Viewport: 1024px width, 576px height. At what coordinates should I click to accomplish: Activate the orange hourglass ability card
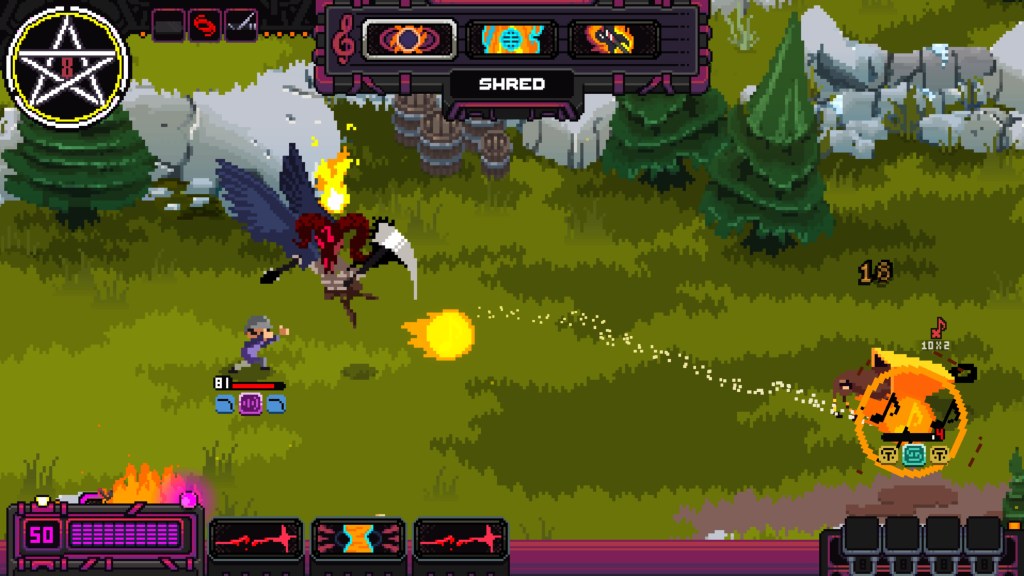[358, 539]
